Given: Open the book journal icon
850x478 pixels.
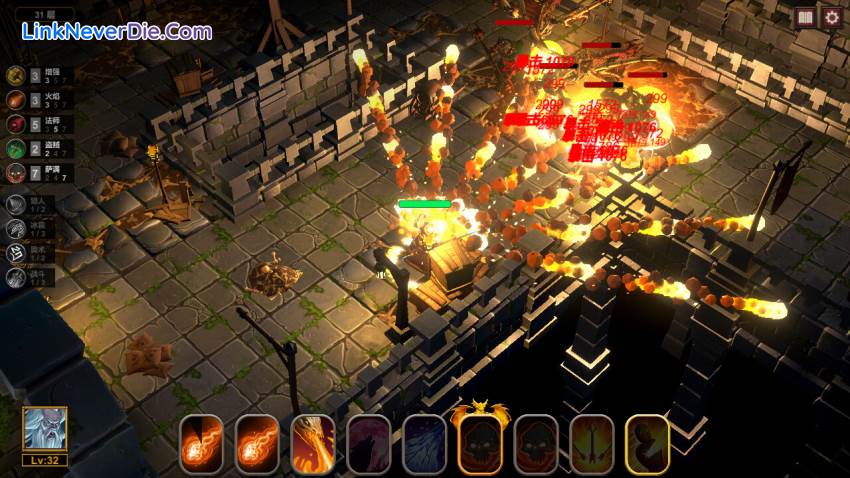Looking at the screenshot, I should [x=805, y=17].
